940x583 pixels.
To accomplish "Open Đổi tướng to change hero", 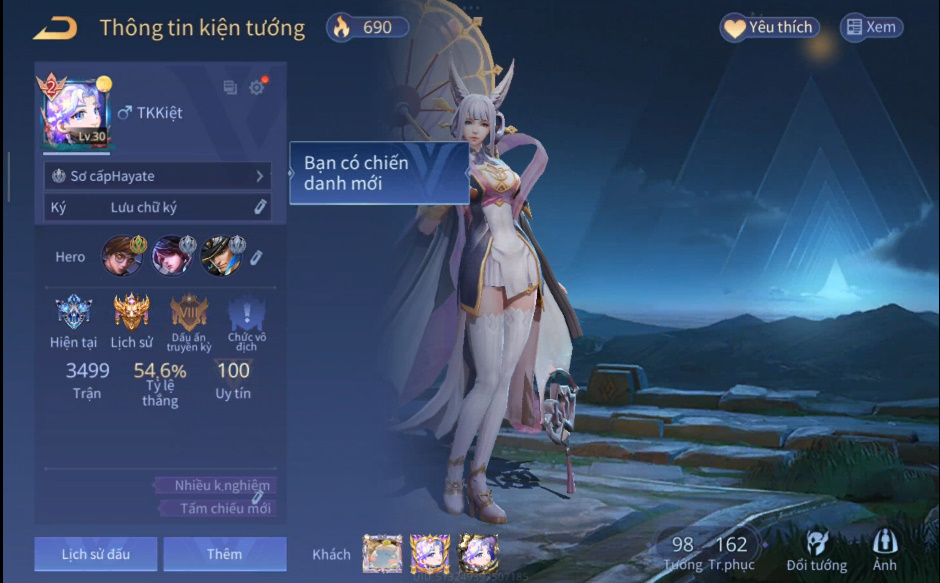I will (816, 551).
